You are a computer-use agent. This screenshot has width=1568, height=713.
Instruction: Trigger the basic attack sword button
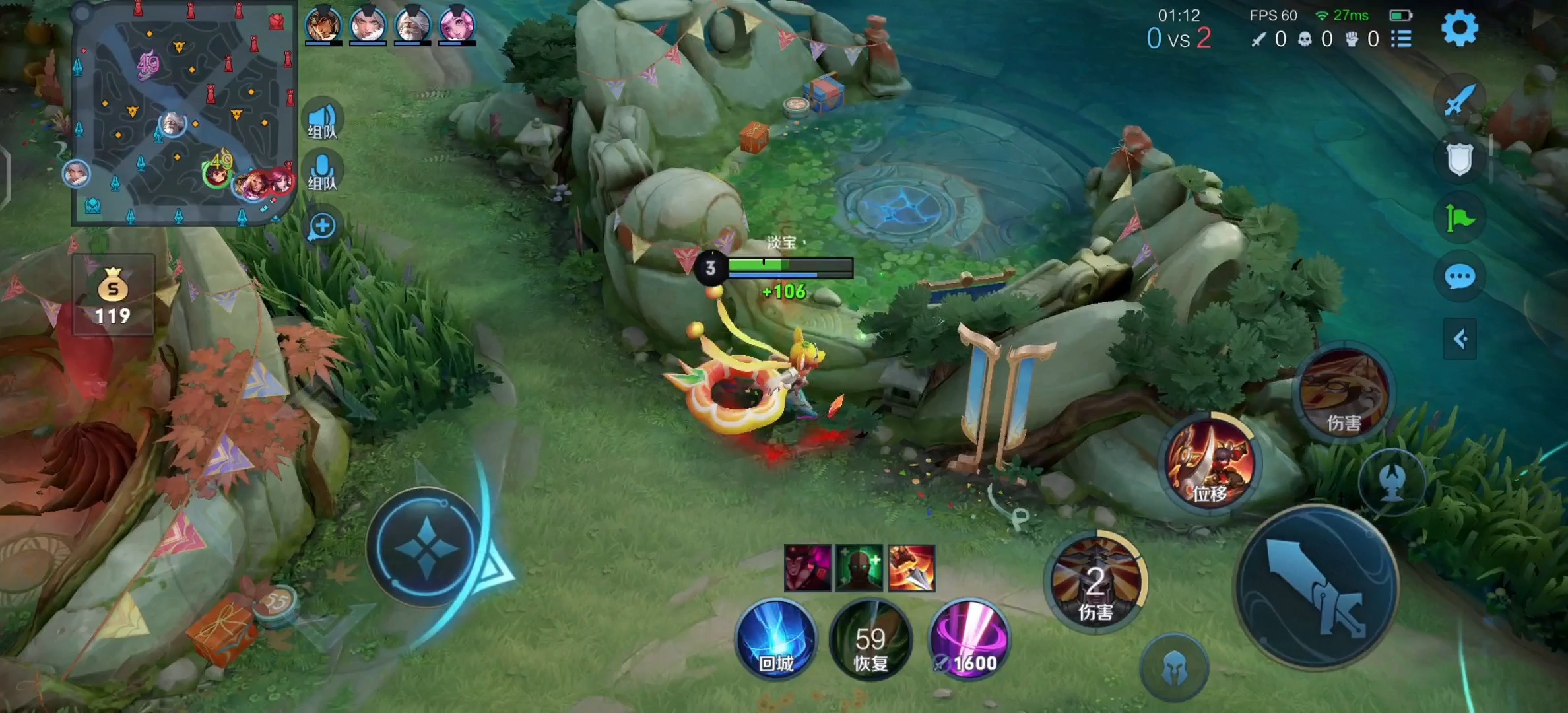coord(1317,588)
